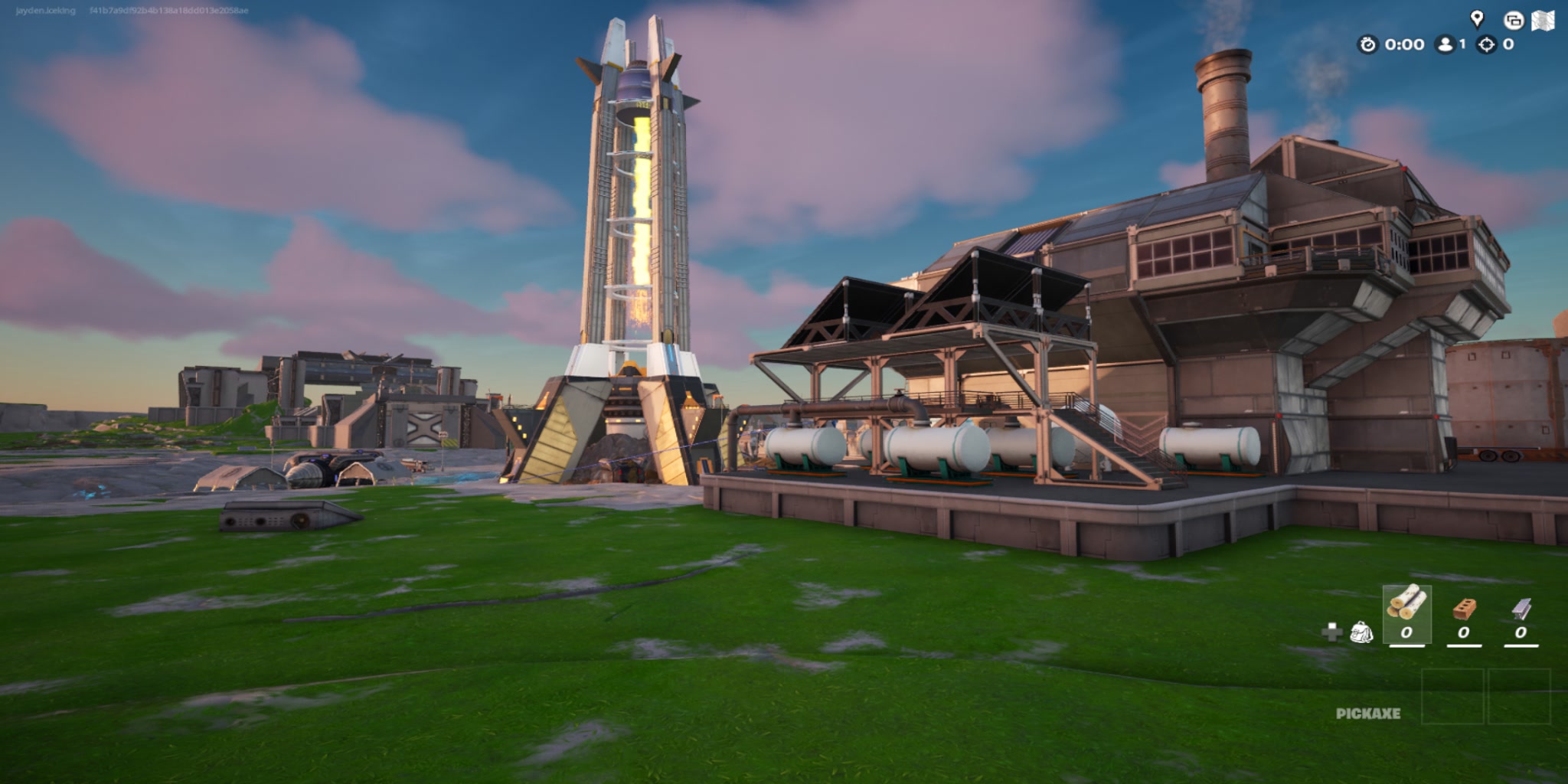Click the spectate screens icon
1568x784 pixels.
[1514, 21]
